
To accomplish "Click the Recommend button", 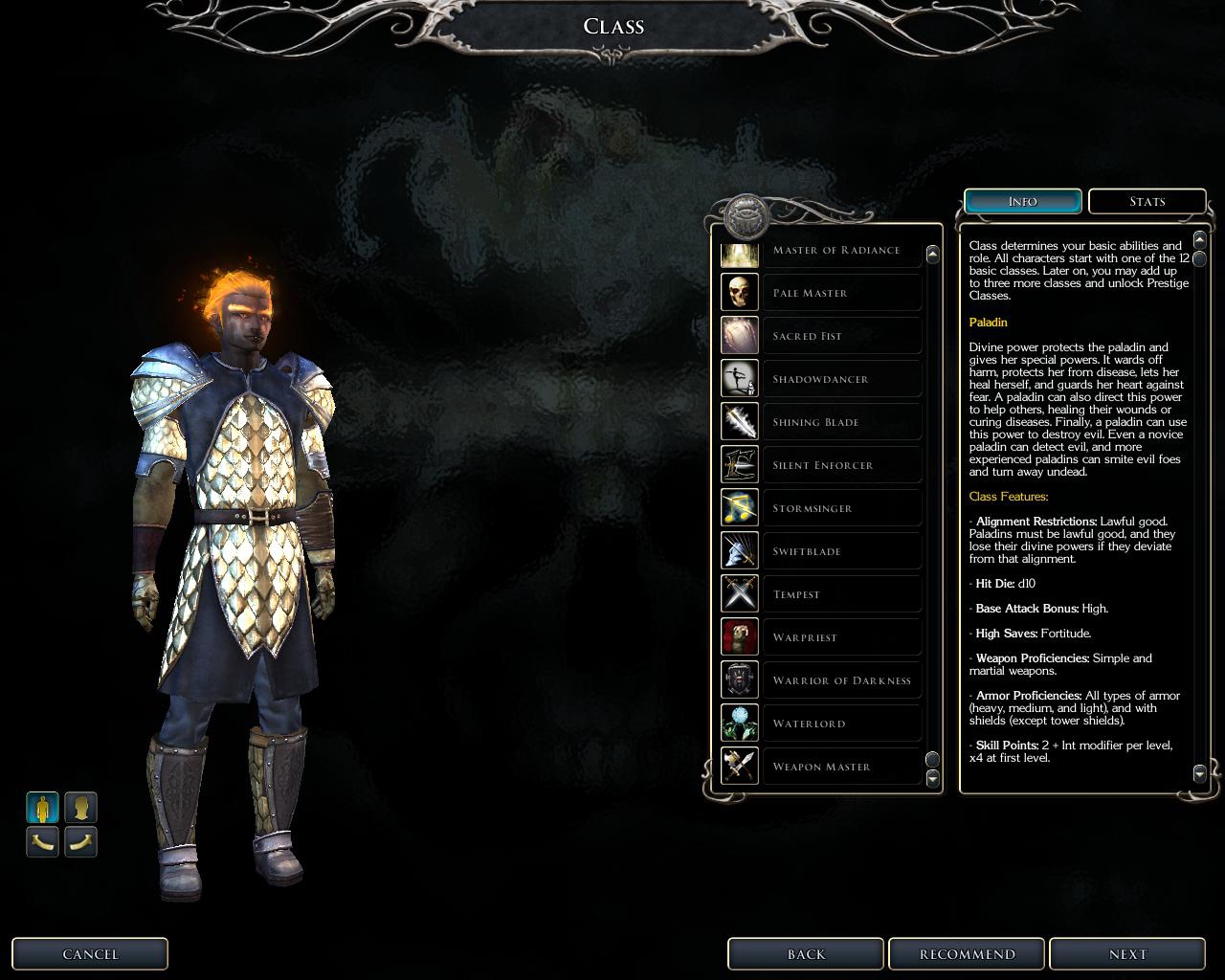I will click(x=967, y=954).
